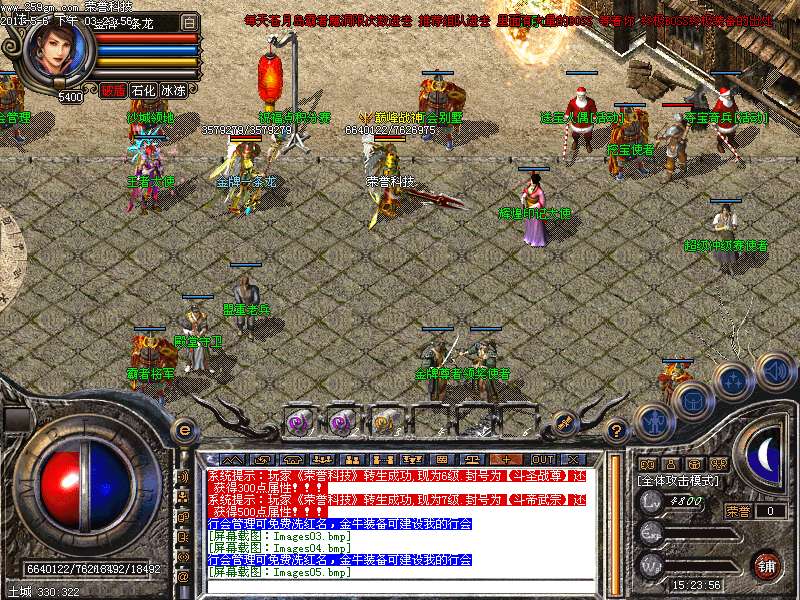
Task: Click the round e button
Action: click(183, 429)
